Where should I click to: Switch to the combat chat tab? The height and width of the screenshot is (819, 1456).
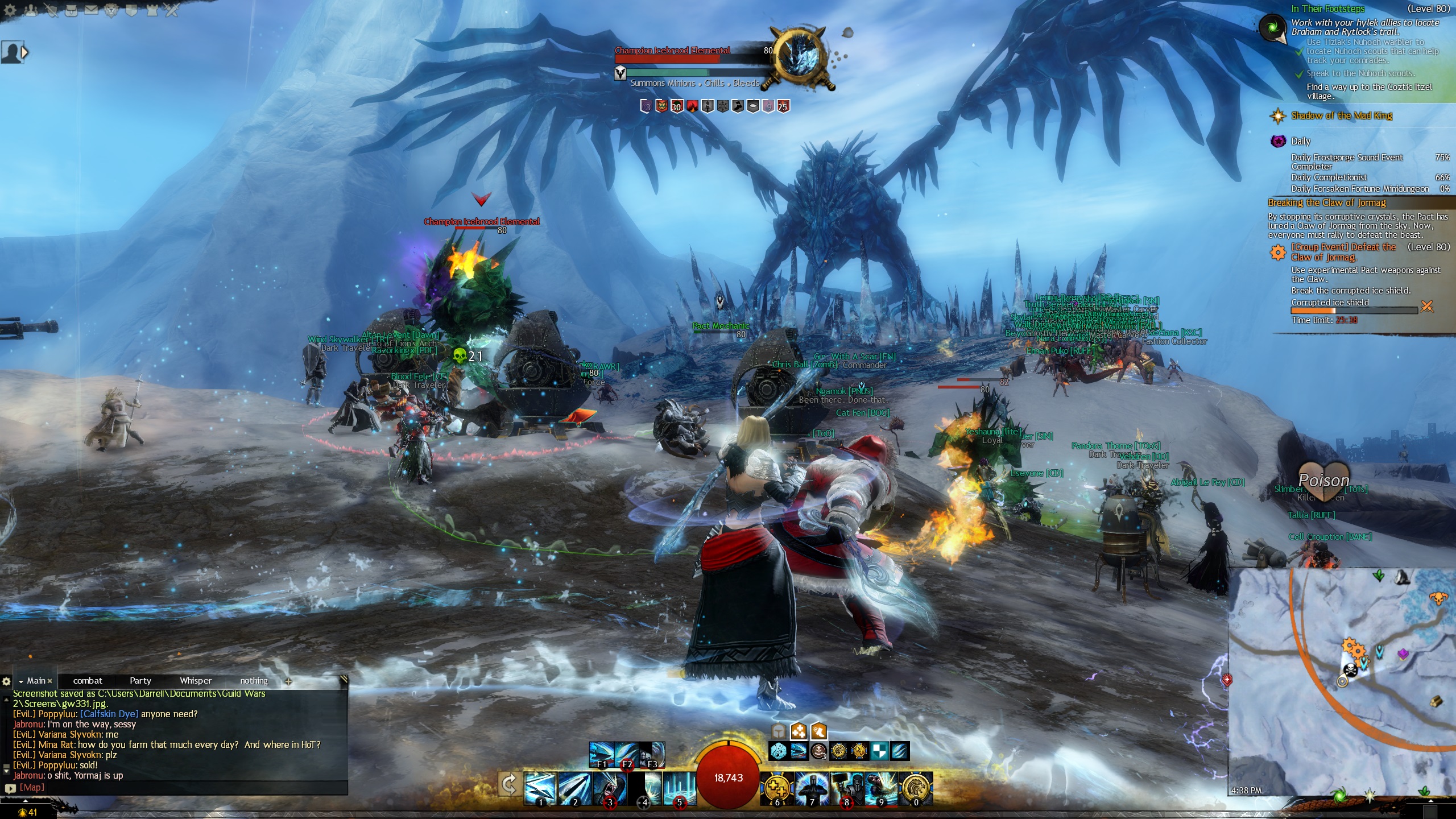pos(88,681)
